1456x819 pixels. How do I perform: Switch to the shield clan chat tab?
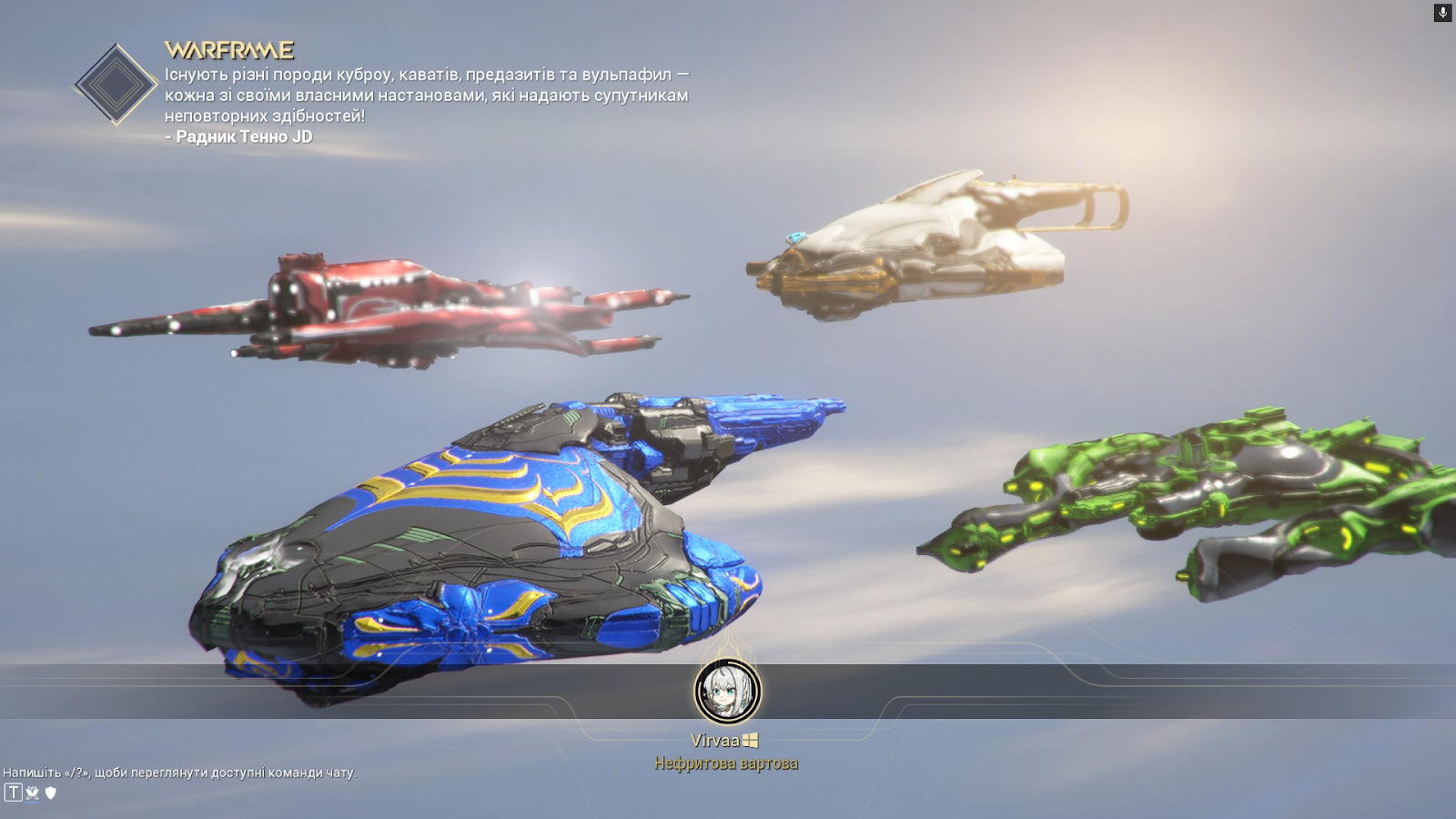coord(51,793)
